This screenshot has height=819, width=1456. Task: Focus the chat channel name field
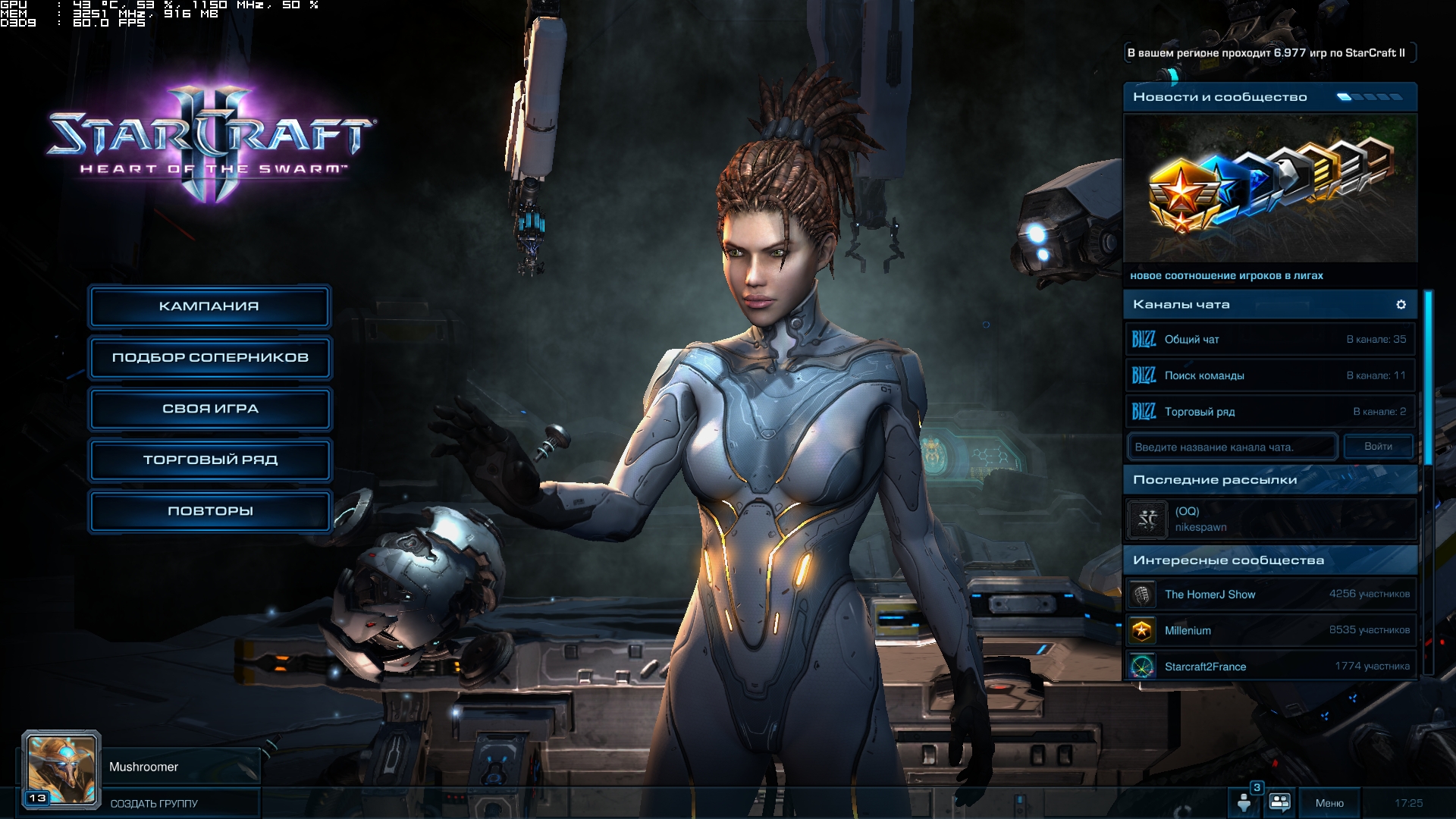1232,447
